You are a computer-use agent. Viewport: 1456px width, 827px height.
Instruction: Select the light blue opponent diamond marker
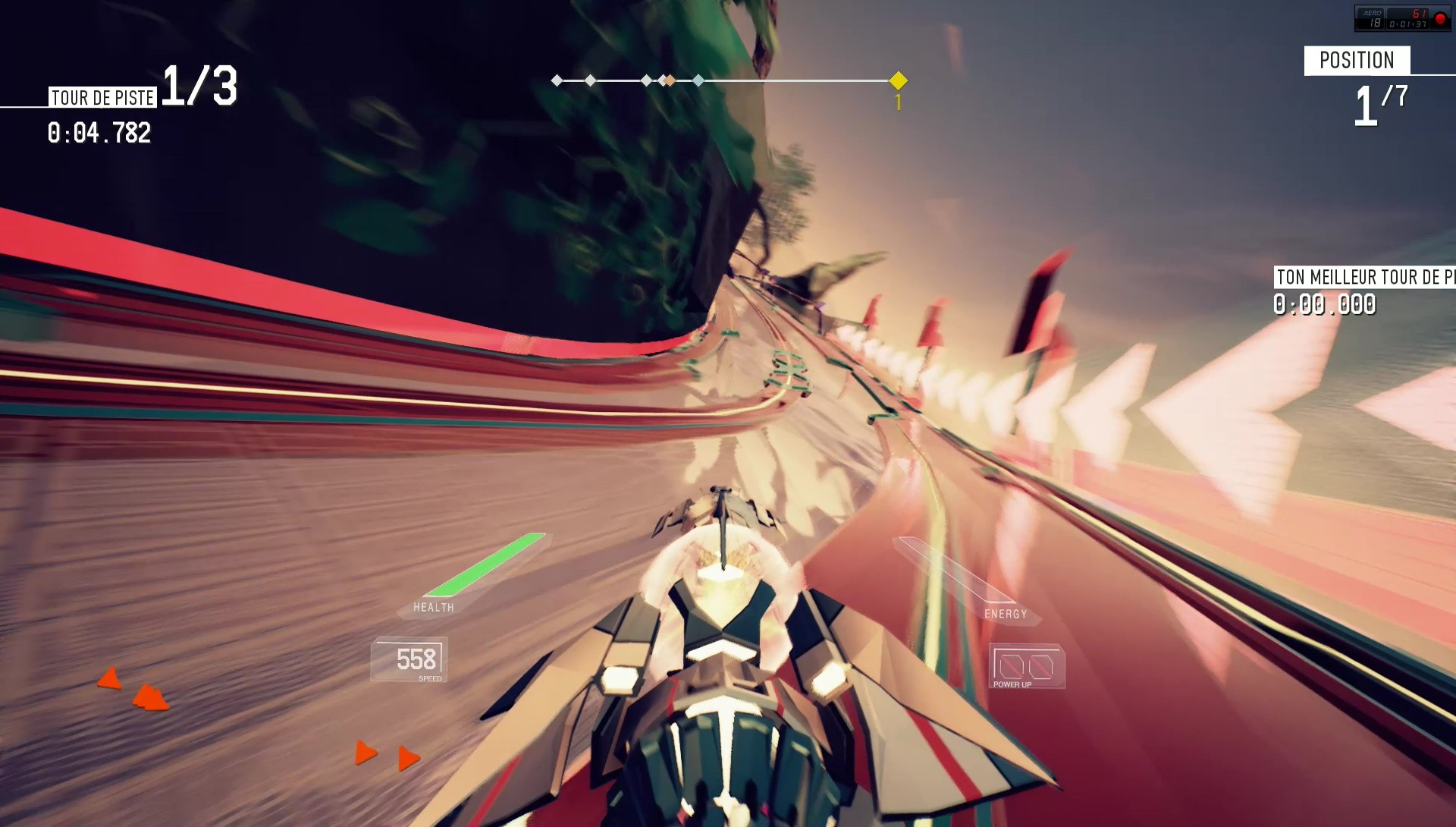[x=698, y=79]
